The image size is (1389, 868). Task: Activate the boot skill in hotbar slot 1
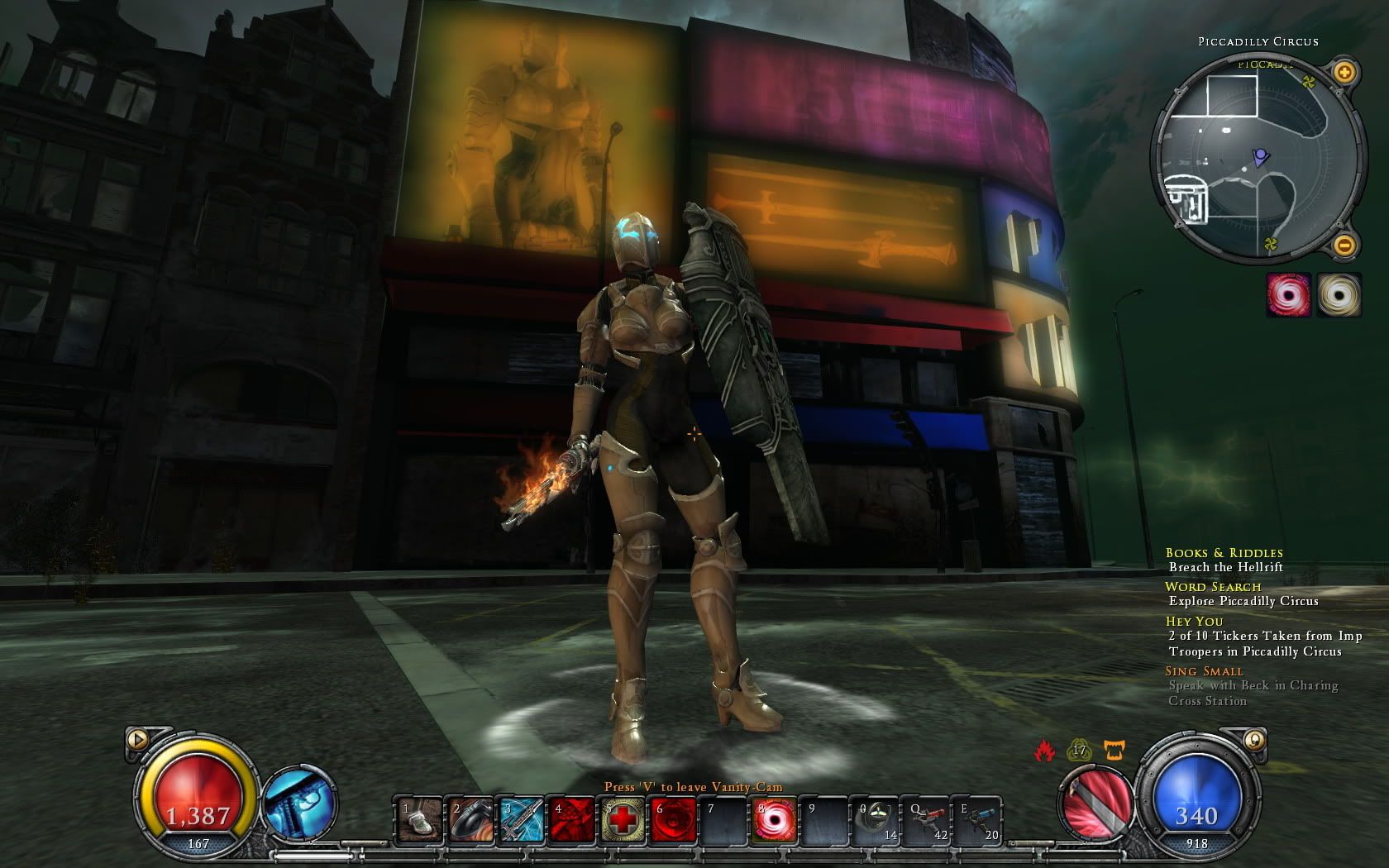click(418, 821)
